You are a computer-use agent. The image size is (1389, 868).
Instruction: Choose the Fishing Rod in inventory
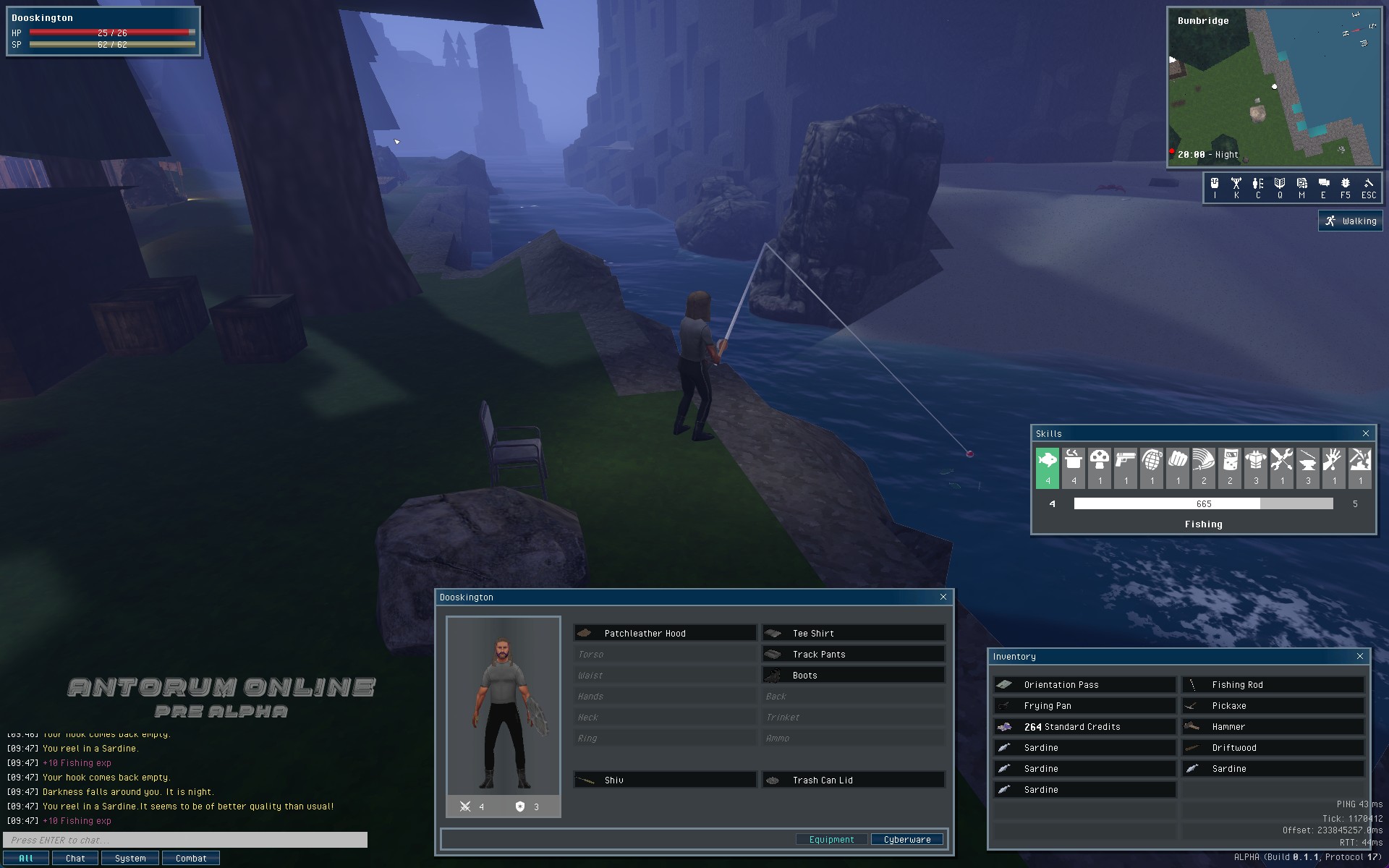click(1273, 684)
